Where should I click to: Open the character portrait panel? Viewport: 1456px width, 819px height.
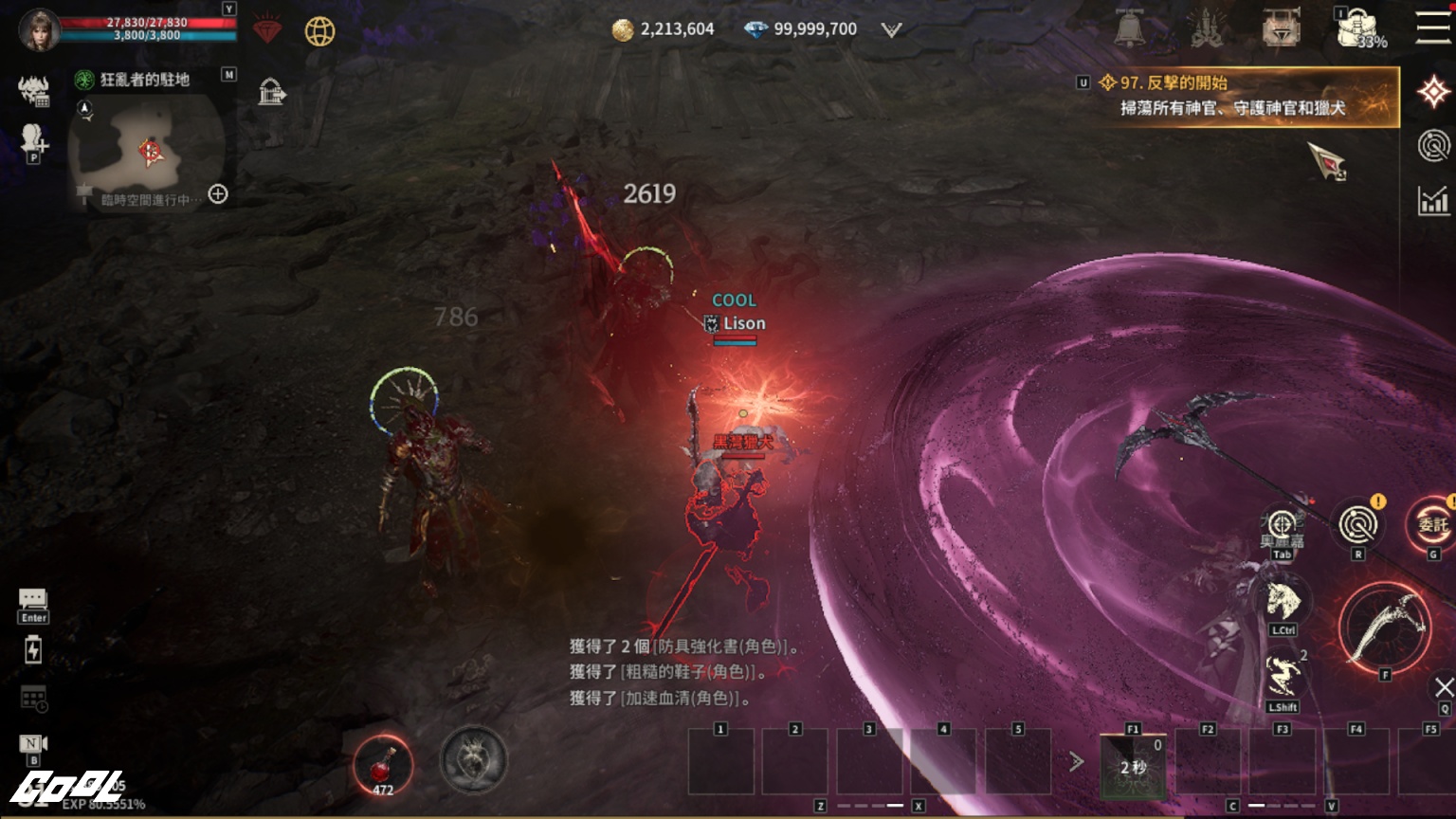(x=40, y=29)
